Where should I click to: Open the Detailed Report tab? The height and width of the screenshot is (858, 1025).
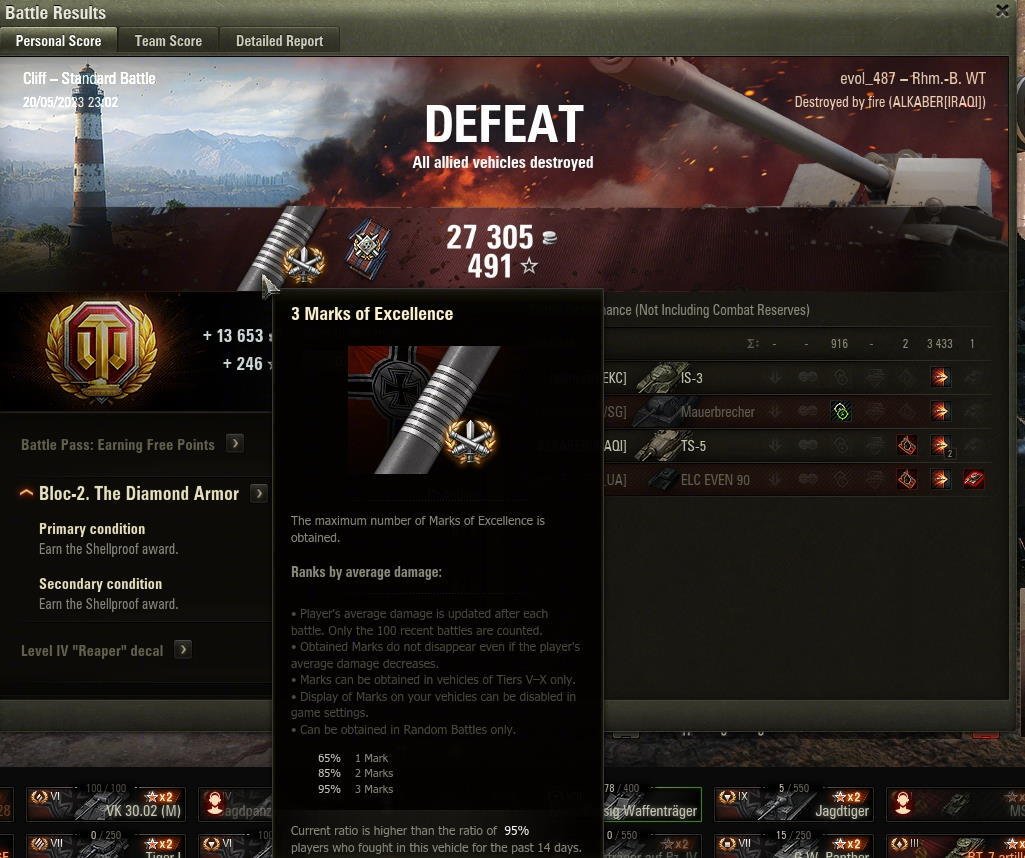pyautogui.click(x=279, y=41)
